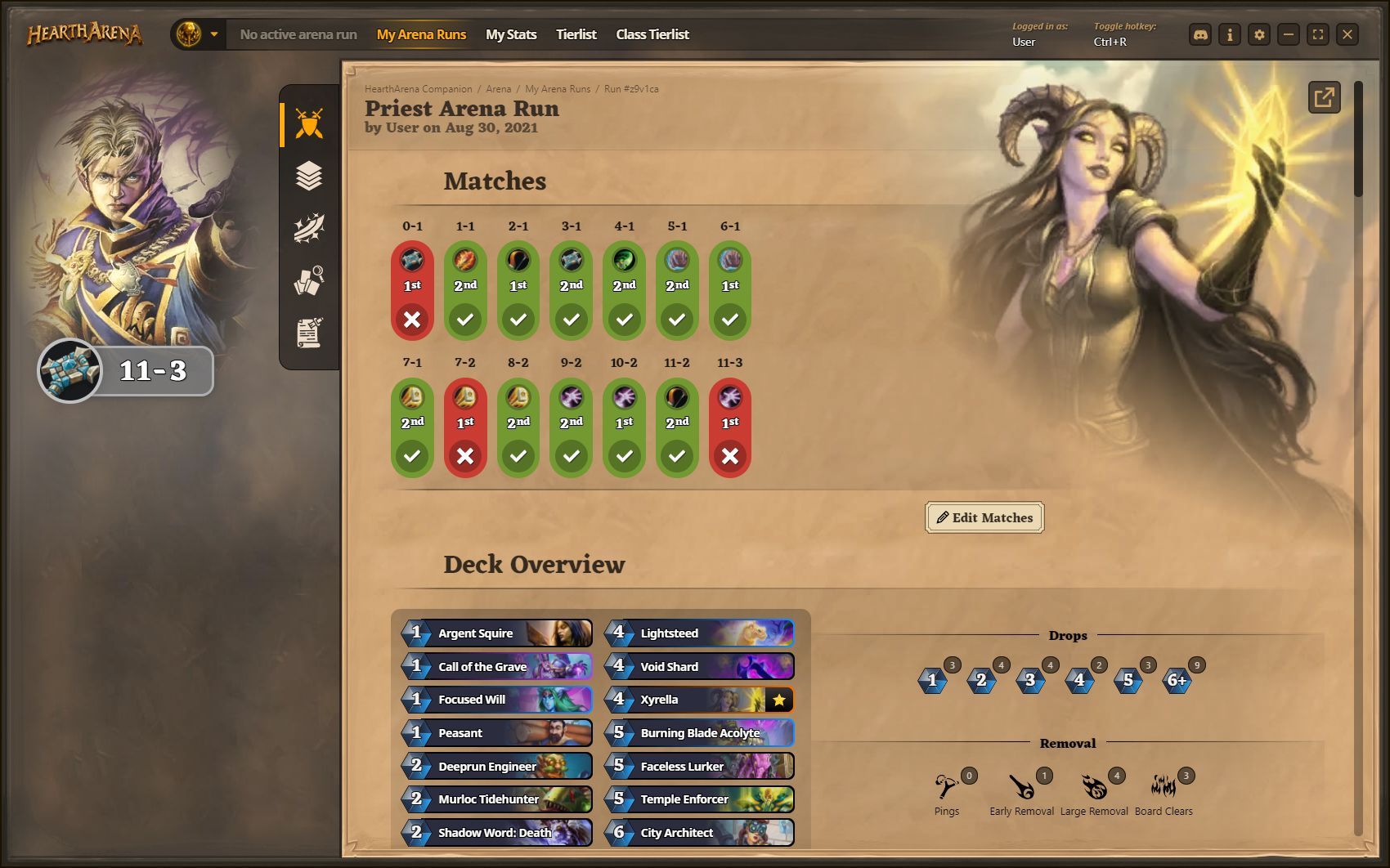
Task: Open the deck list sidebar icon
Action: click(x=307, y=176)
